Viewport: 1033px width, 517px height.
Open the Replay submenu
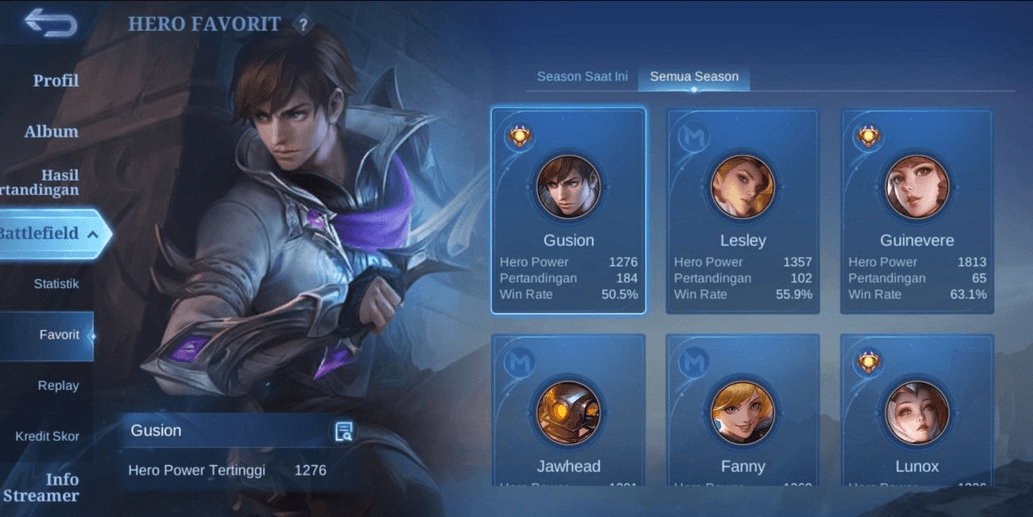click(x=58, y=386)
